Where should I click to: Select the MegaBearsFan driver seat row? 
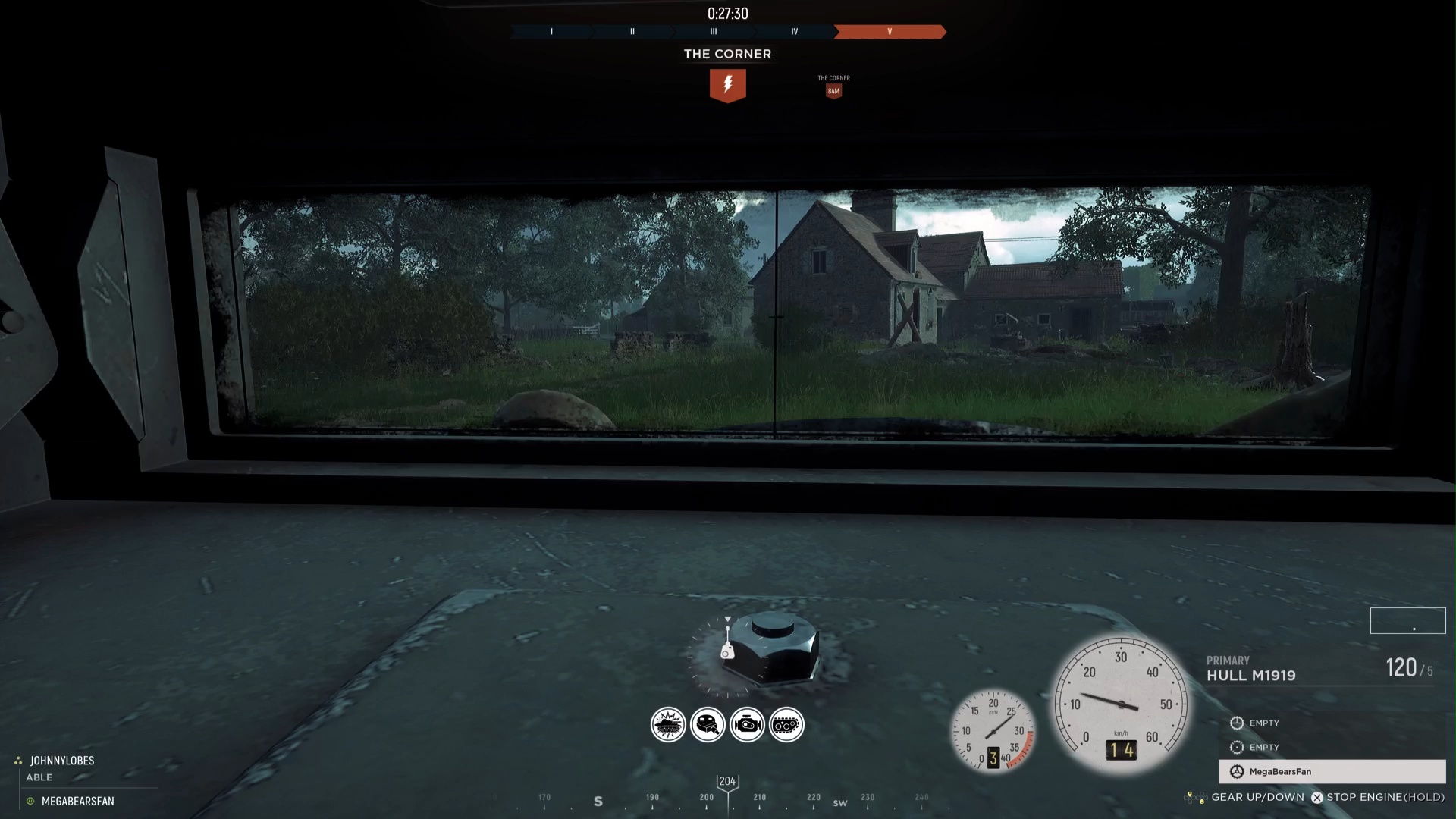coord(1332,771)
